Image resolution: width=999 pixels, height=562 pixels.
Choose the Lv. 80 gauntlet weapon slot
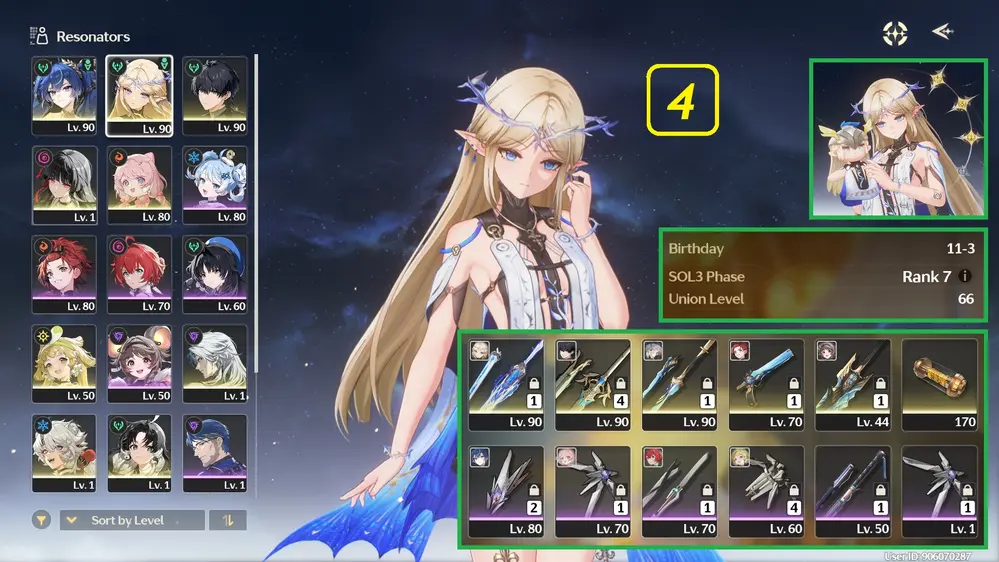506,492
